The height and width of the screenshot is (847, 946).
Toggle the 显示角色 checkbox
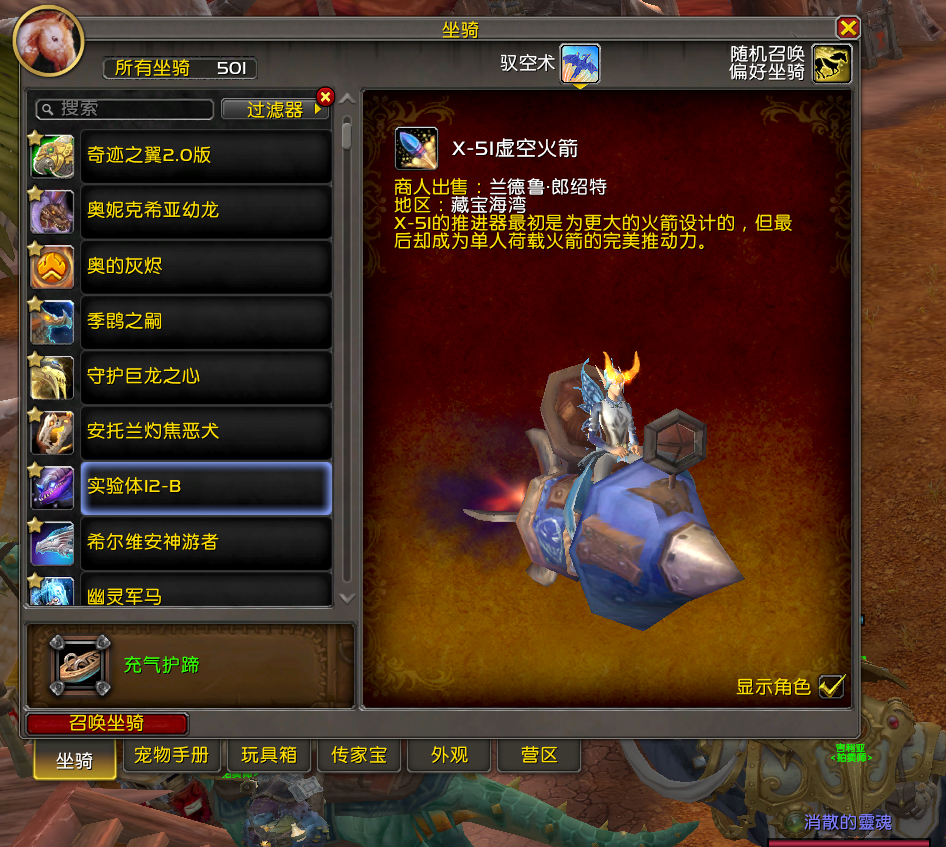[831, 686]
